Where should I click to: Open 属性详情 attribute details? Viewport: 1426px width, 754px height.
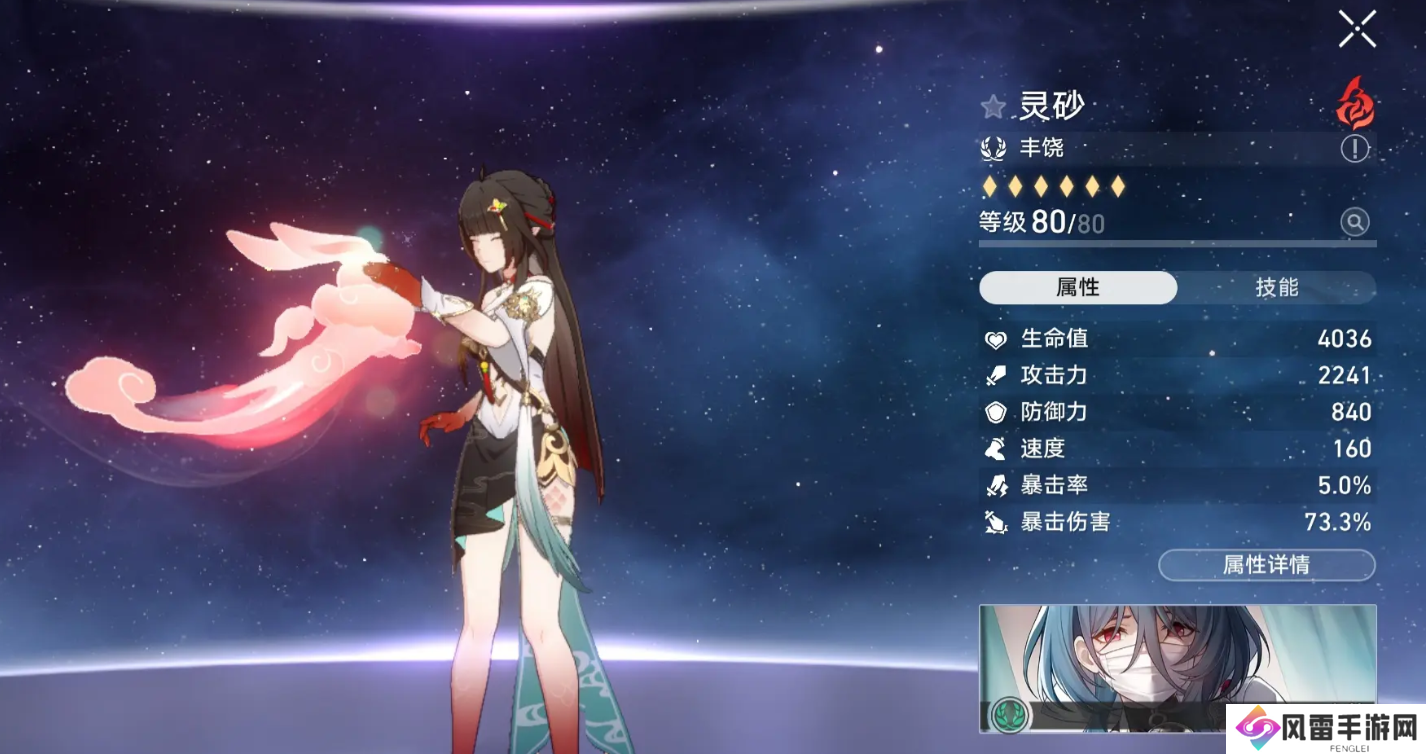tap(1266, 565)
